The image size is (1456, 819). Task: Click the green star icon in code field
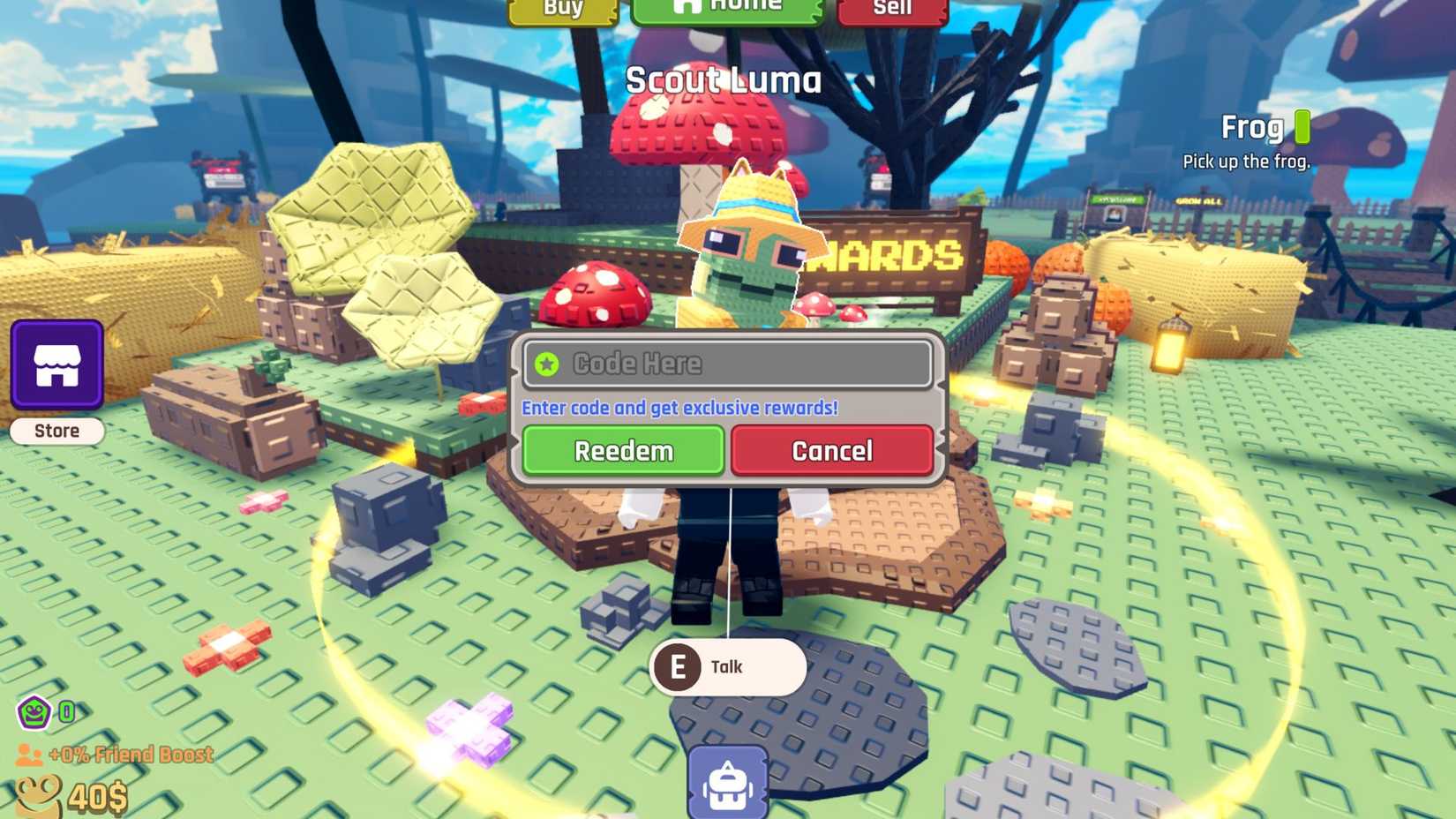click(x=546, y=363)
